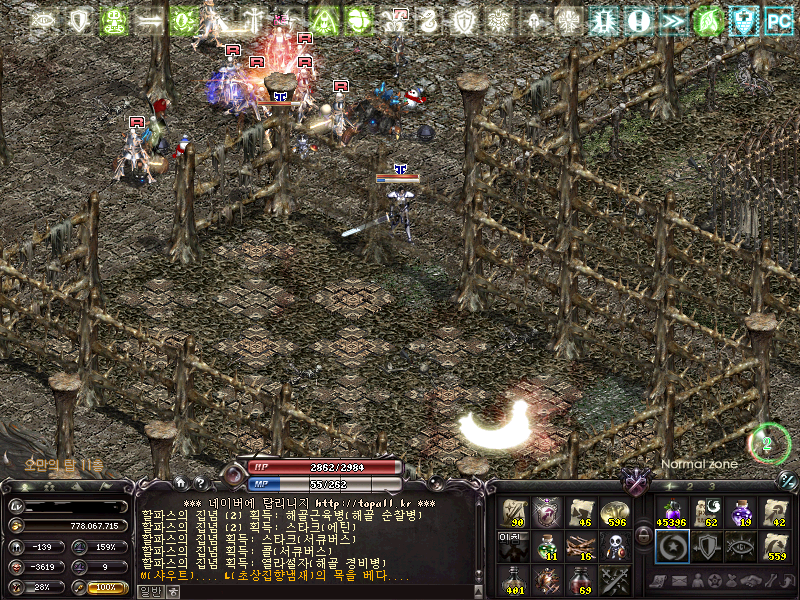This screenshot has height=600, width=800.
Task: Click the home button above chat
Action: [180, 482]
